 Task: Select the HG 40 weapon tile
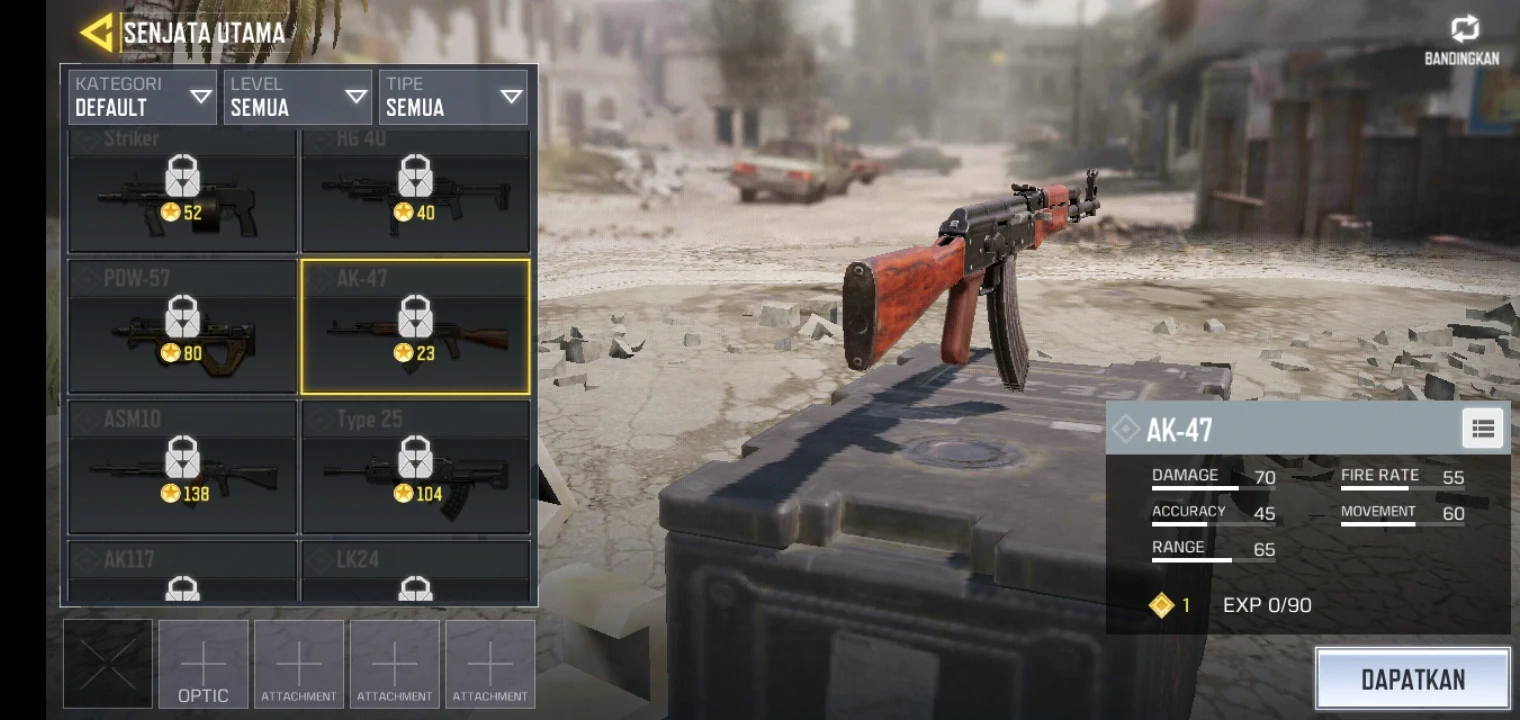[x=415, y=192]
